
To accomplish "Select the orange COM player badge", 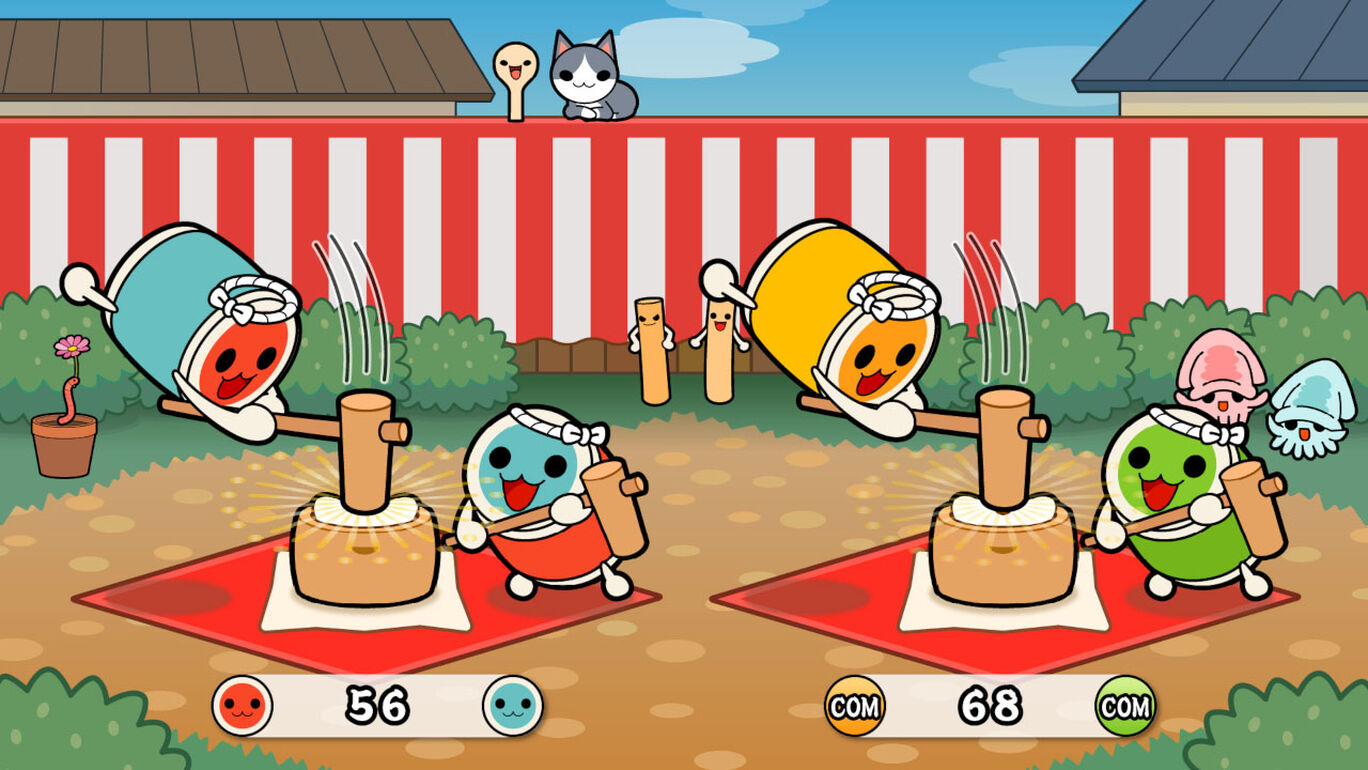I will (x=854, y=706).
